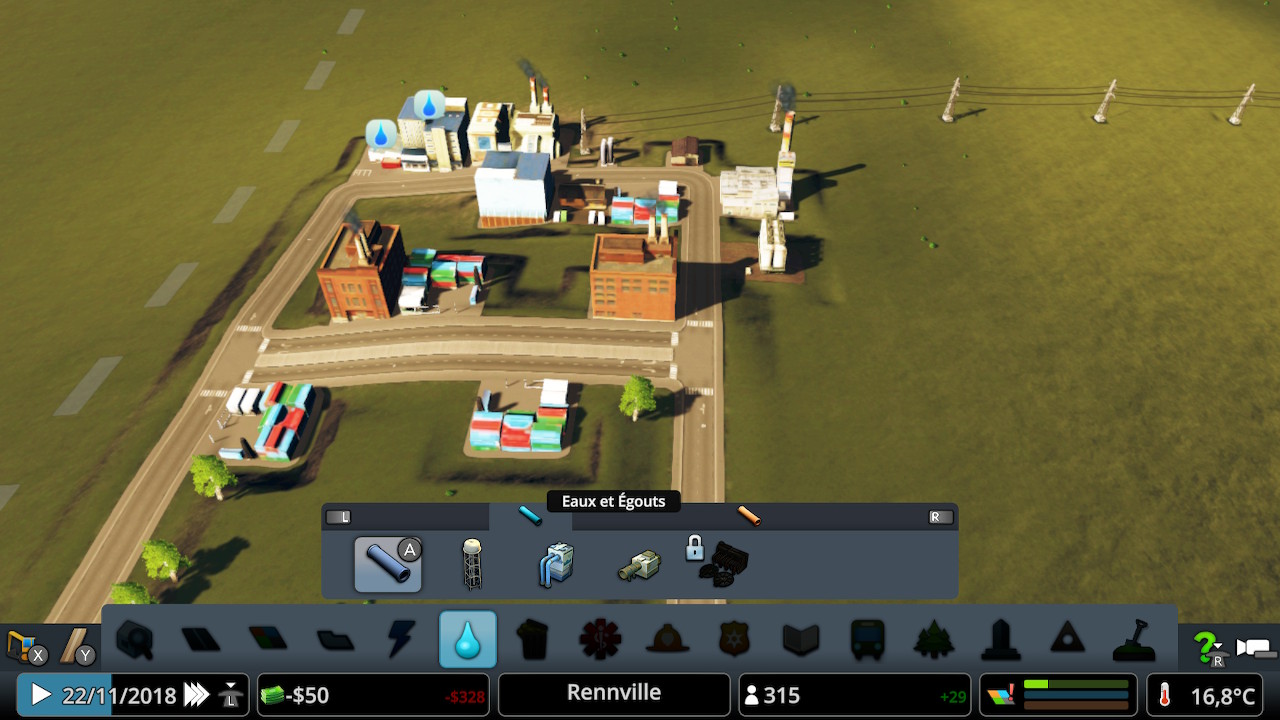This screenshot has width=1280, height=720.
Task: Open the public transport bus category
Action: [867, 639]
